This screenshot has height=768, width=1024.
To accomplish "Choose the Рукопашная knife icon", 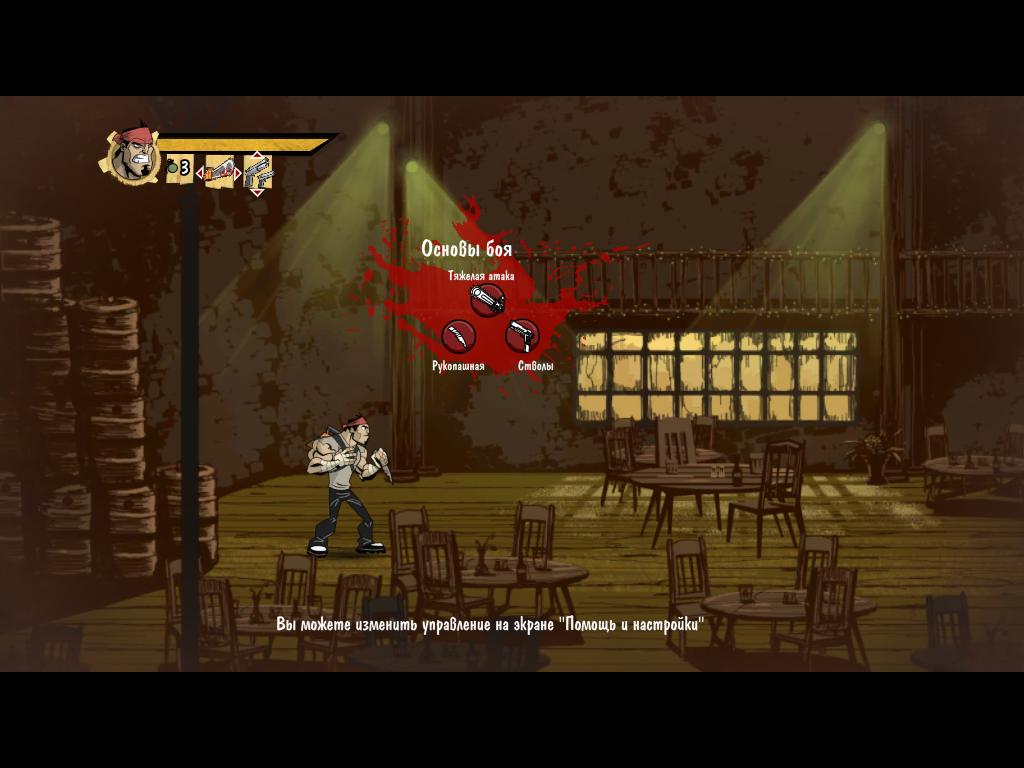I will 458,337.
